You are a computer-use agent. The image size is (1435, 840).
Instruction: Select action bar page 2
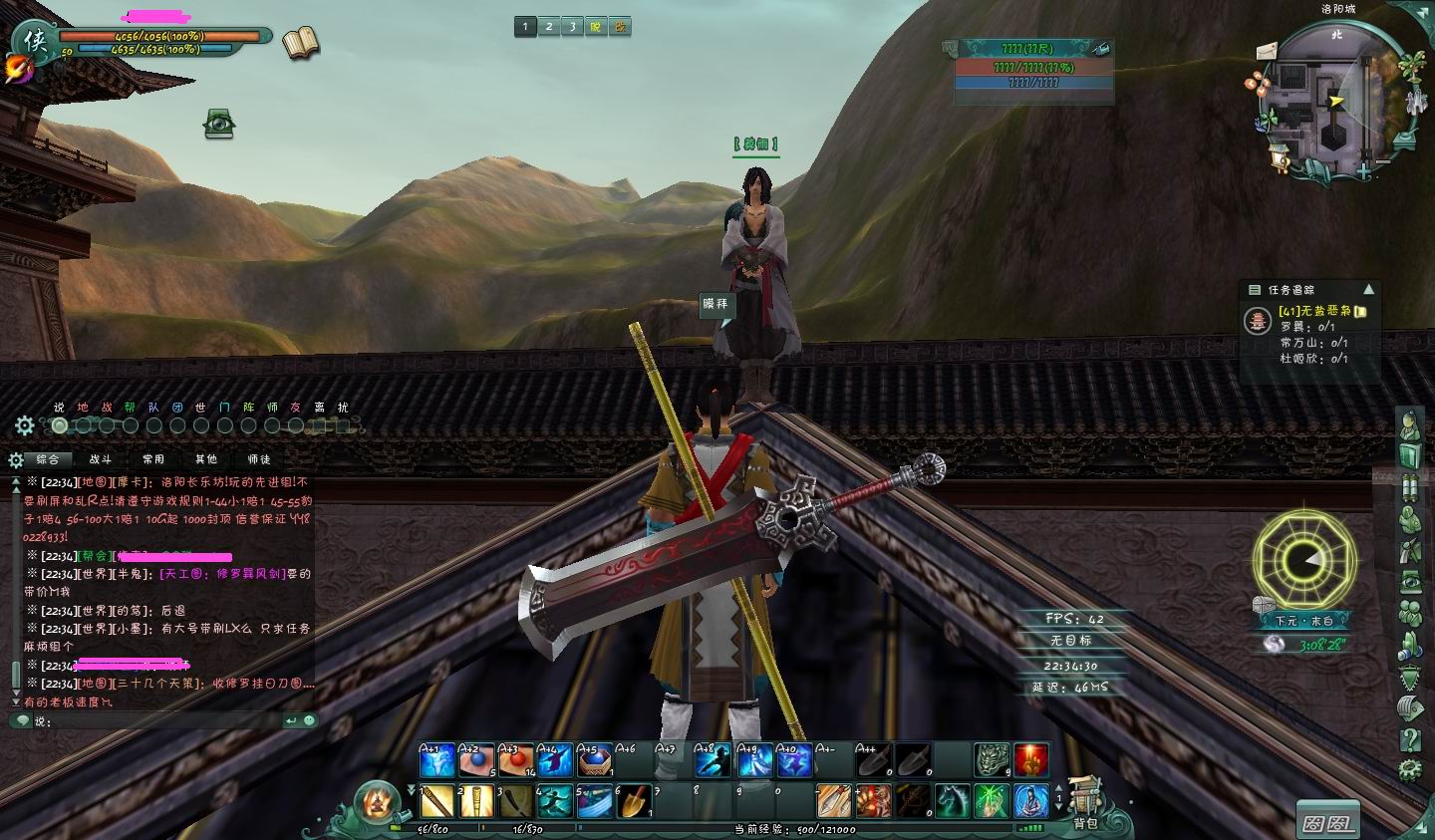(549, 27)
